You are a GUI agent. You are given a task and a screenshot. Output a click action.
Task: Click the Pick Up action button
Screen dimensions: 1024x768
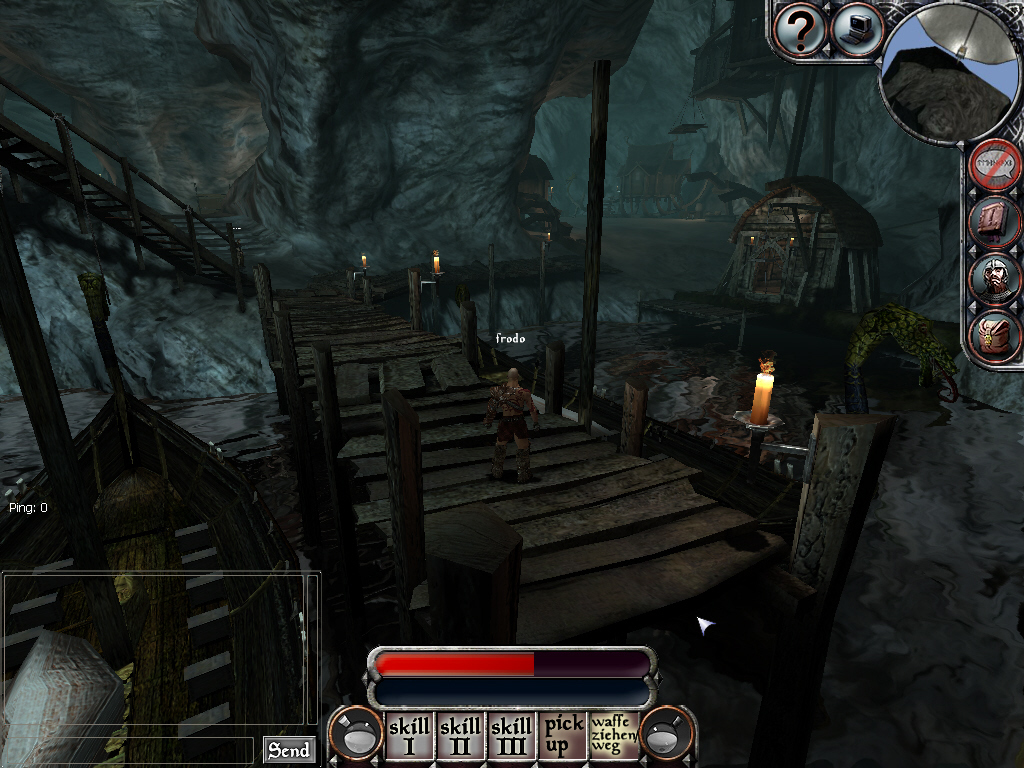(x=563, y=735)
